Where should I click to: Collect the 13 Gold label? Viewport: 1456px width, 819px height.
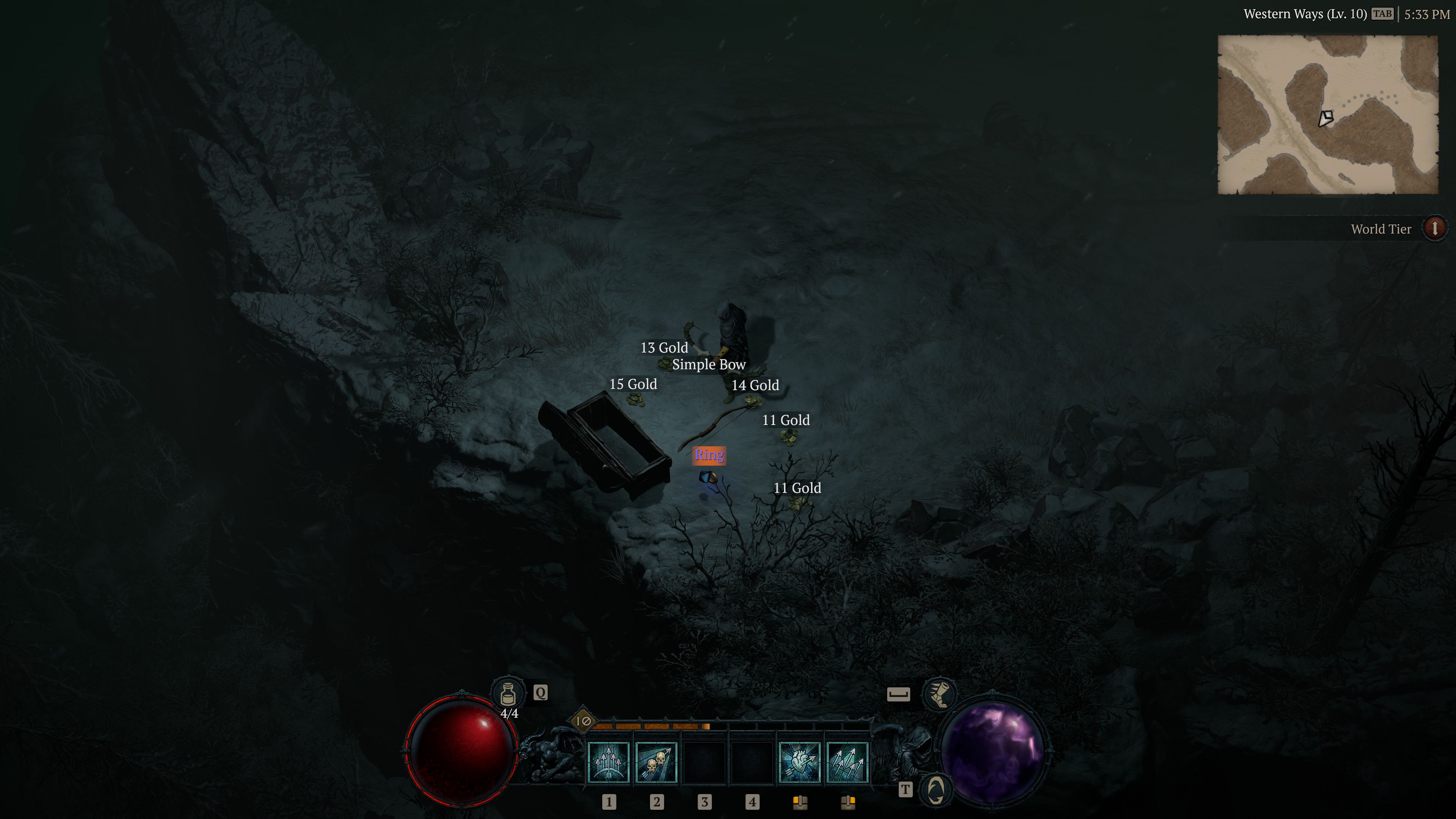(664, 348)
